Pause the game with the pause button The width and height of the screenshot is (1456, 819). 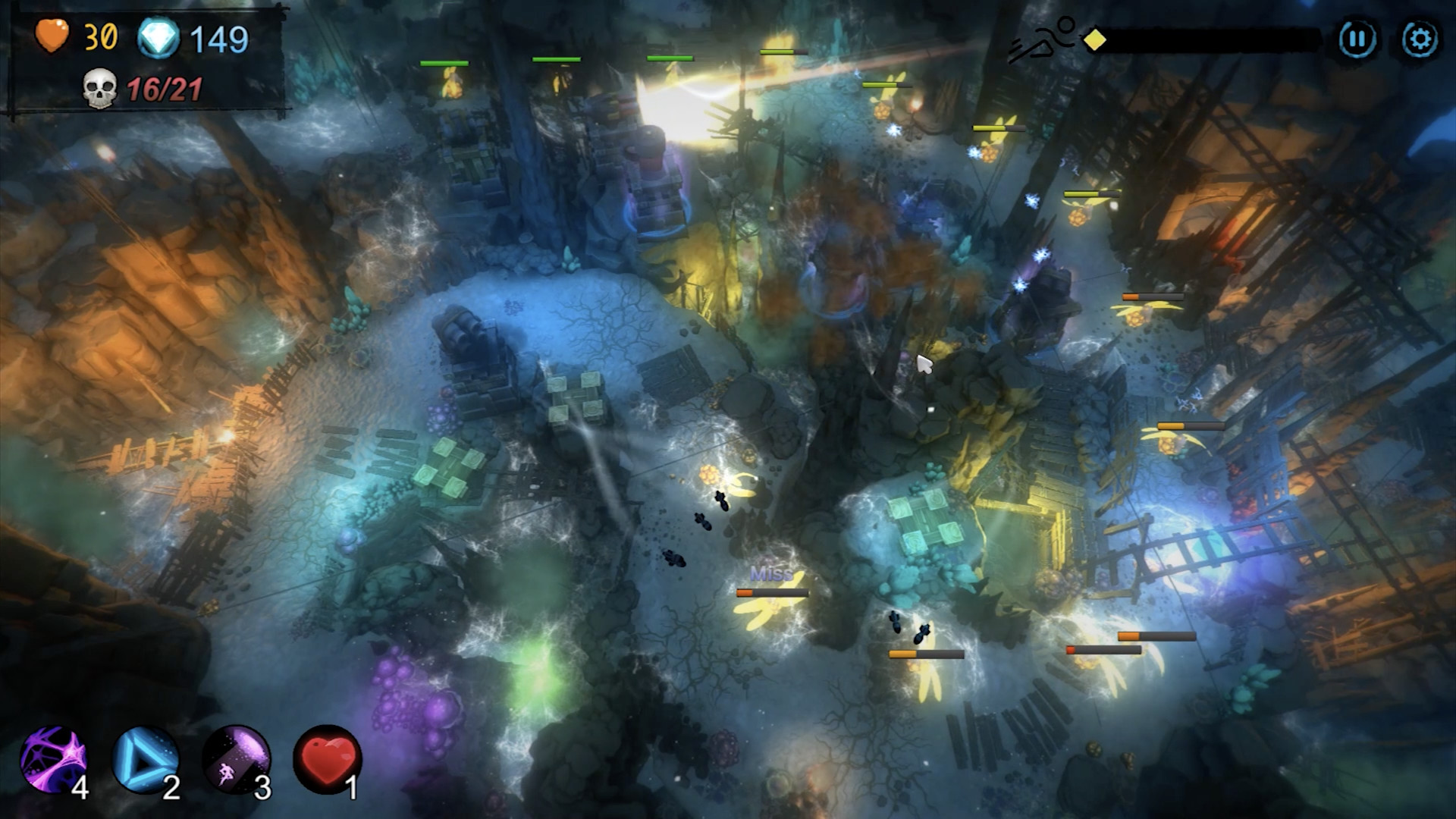coord(1359,34)
